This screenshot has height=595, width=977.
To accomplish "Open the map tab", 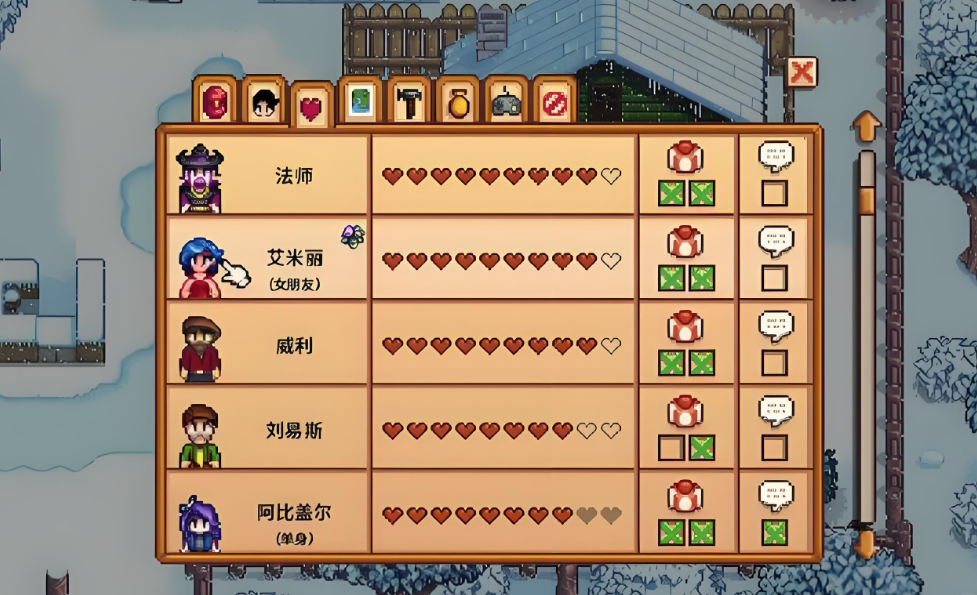I will pos(360,101).
